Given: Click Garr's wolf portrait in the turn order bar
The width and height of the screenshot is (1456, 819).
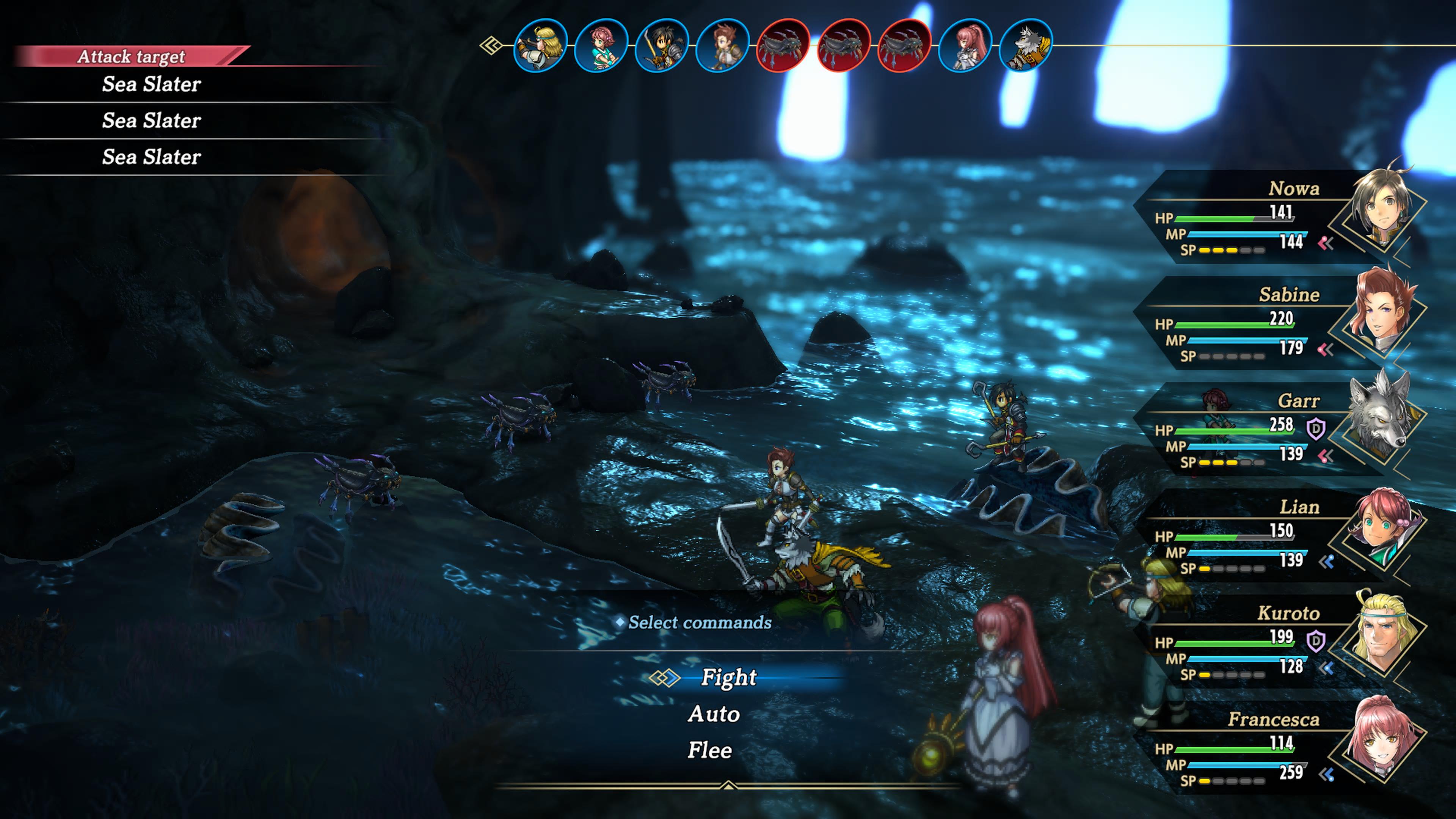Looking at the screenshot, I should (x=1025, y=45).
